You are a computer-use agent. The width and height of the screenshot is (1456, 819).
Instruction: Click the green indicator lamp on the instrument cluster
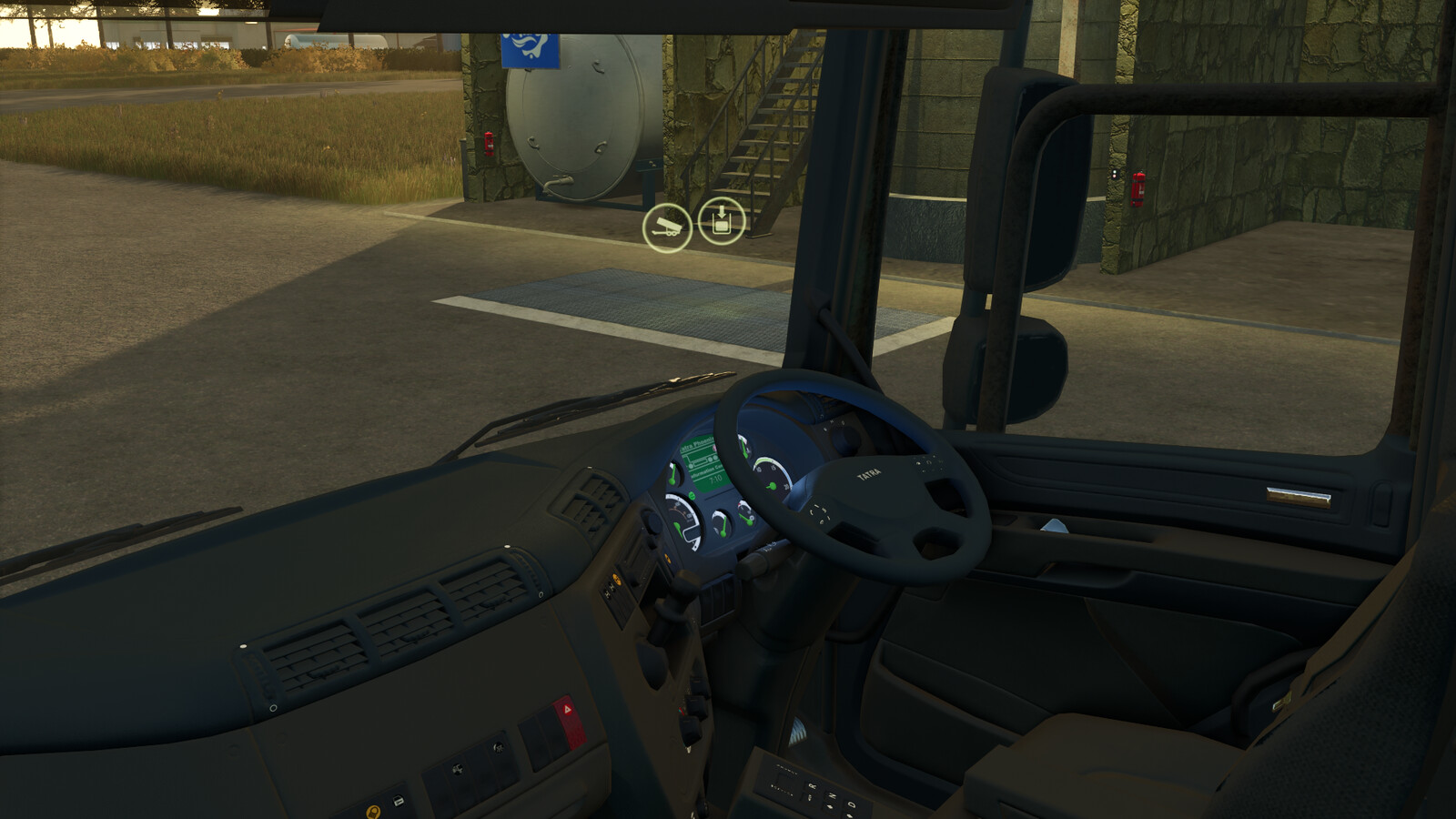pyautogui.click(x=692, y=496)
